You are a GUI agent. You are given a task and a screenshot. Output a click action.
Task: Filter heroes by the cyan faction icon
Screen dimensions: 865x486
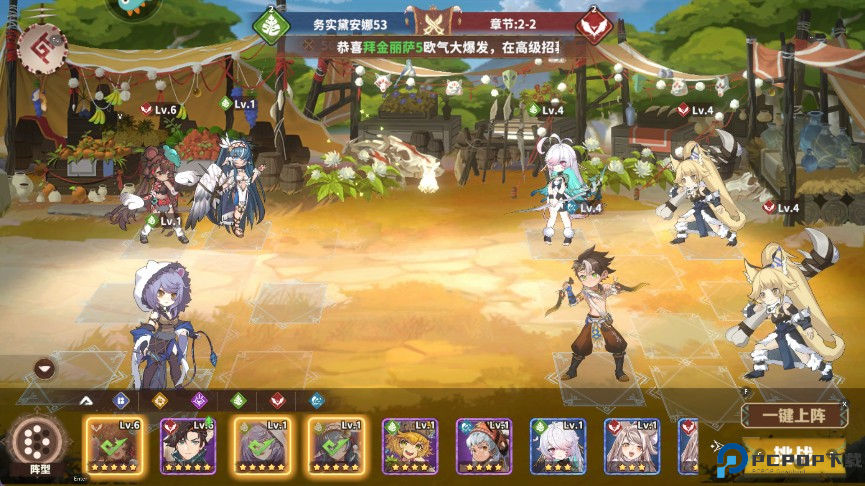click(316, 401)
